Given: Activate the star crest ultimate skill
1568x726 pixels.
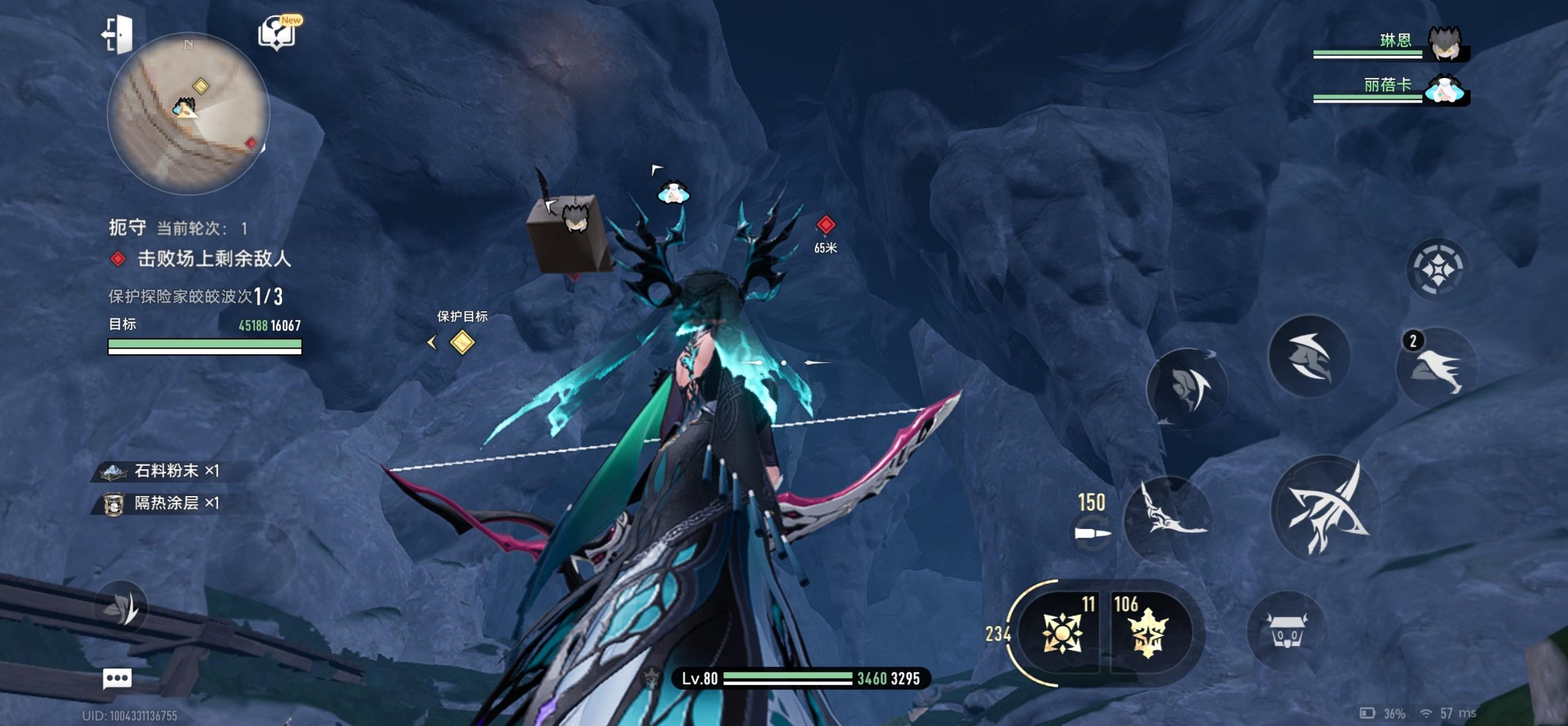Looking at the screenshot, I should tap(1147, 633).
